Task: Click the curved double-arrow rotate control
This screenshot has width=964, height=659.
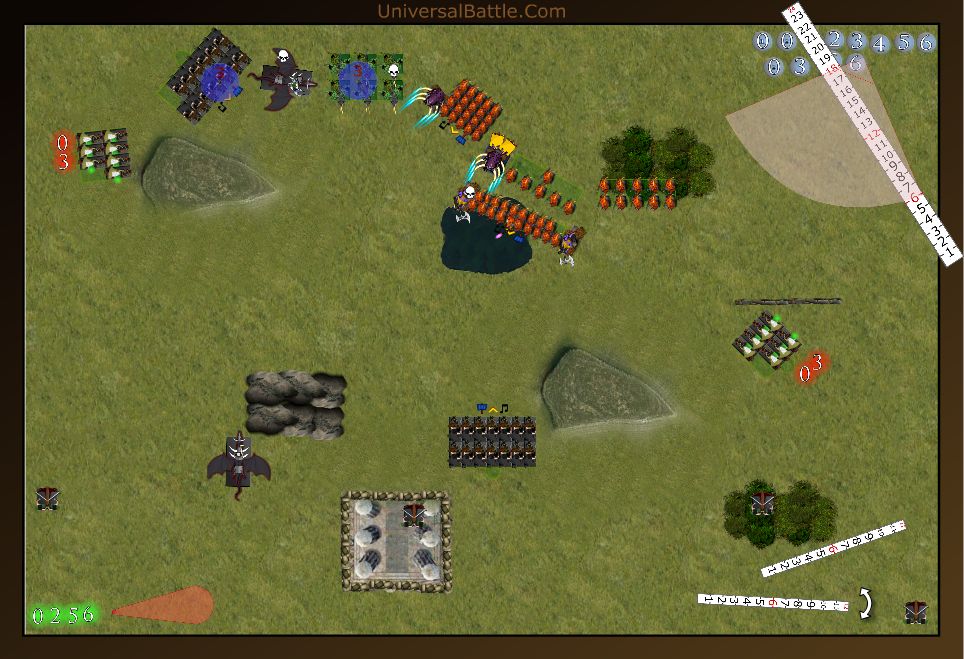Action: pyautogui.click(x=866, y=602)
